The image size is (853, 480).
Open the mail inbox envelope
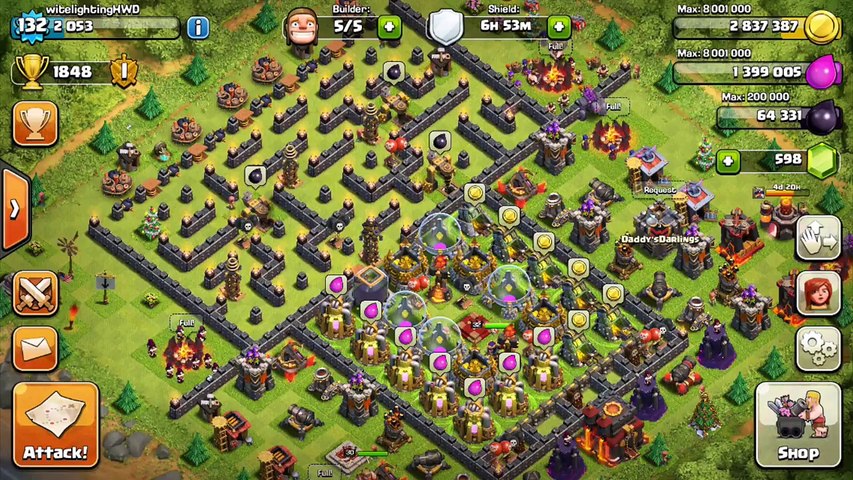pos(35,348)
